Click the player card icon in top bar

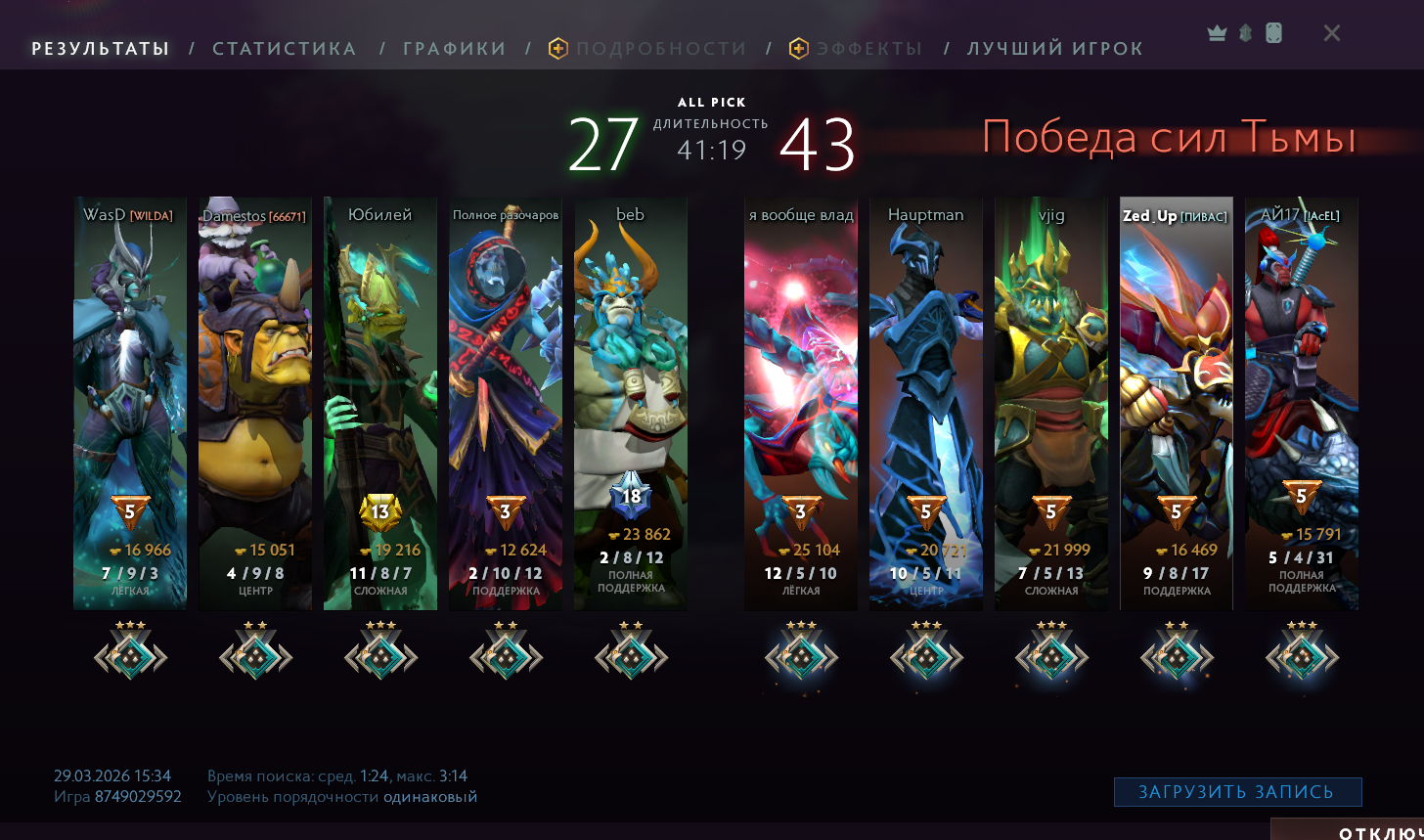tap(1273, 33)
